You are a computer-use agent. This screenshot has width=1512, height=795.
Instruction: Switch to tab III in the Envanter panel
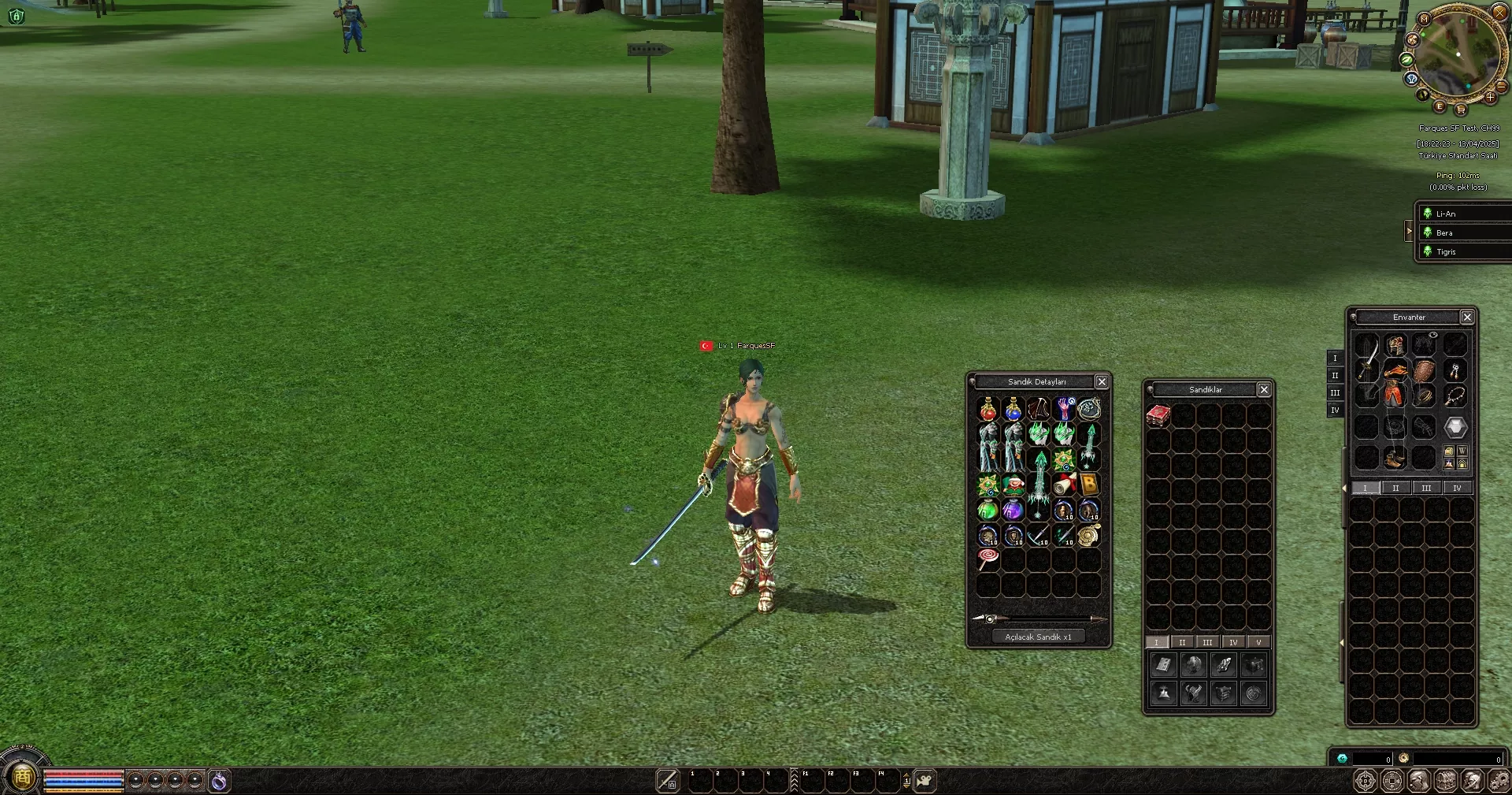[x=1426, y=488]
